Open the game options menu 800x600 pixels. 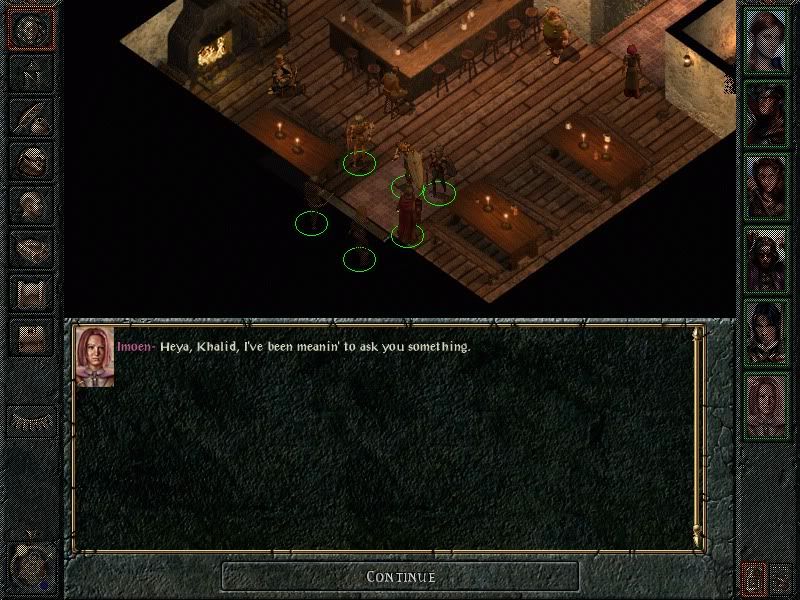click(30, 335)
